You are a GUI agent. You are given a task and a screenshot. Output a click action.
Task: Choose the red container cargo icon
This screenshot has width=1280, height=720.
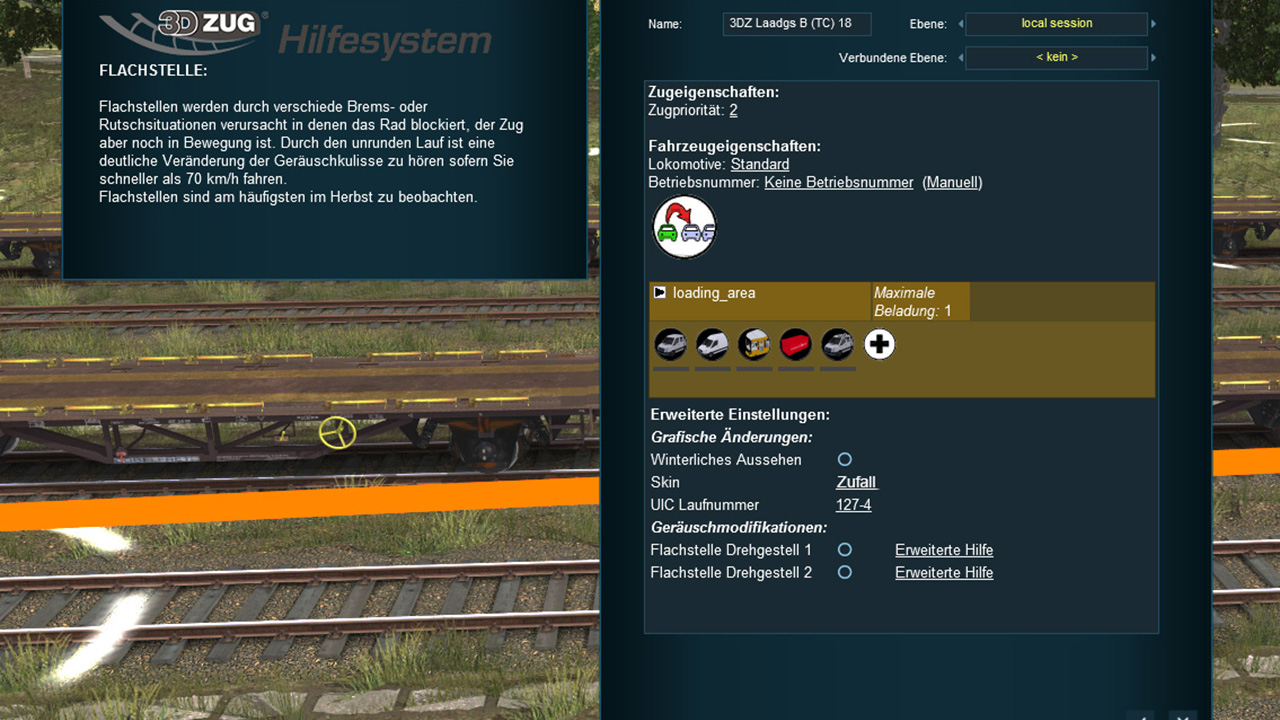796,344
